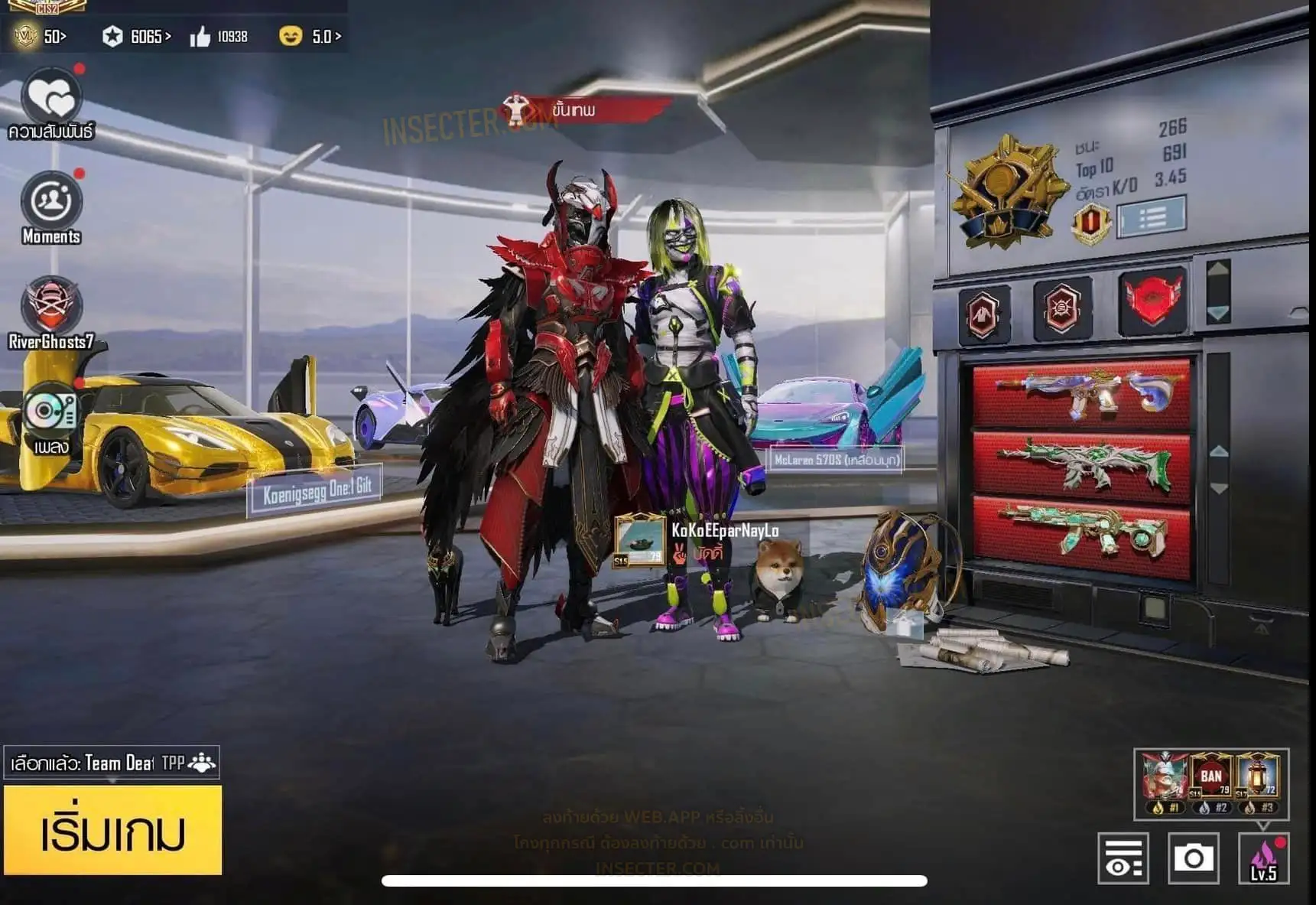Toggle the interface visibility eye button
Viewport: 1316px width, 905px height.
click(x=1123, y=858)
